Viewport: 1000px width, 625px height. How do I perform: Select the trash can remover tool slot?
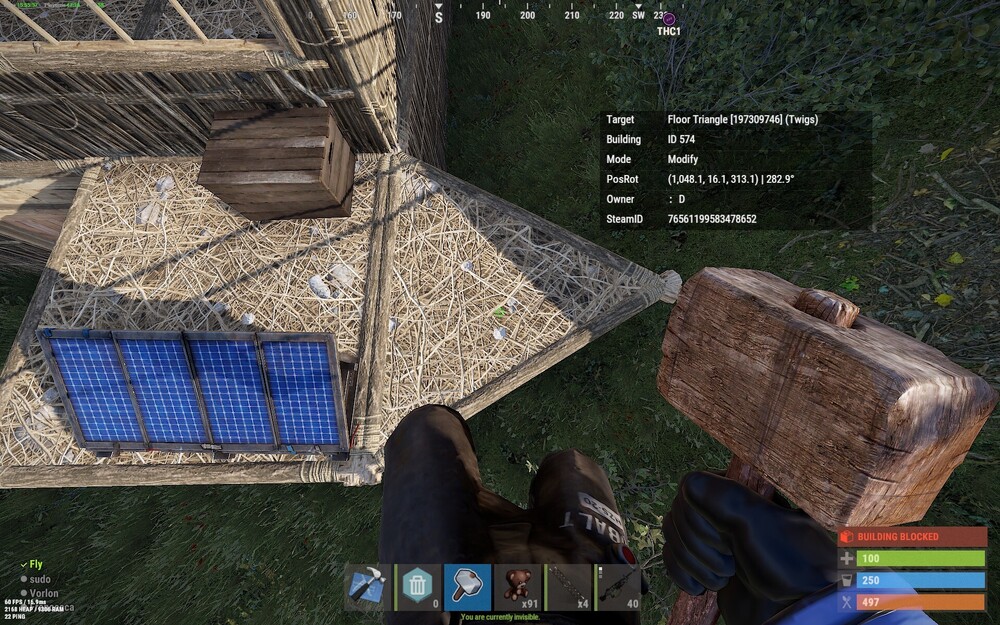tap(418, 587)
